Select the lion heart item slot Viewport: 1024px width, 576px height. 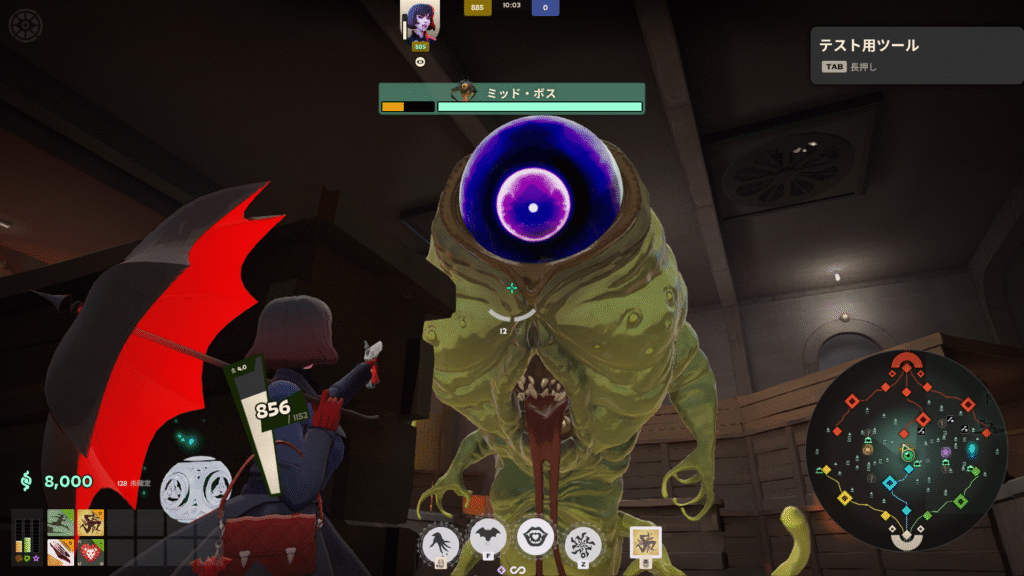point(91,551)
